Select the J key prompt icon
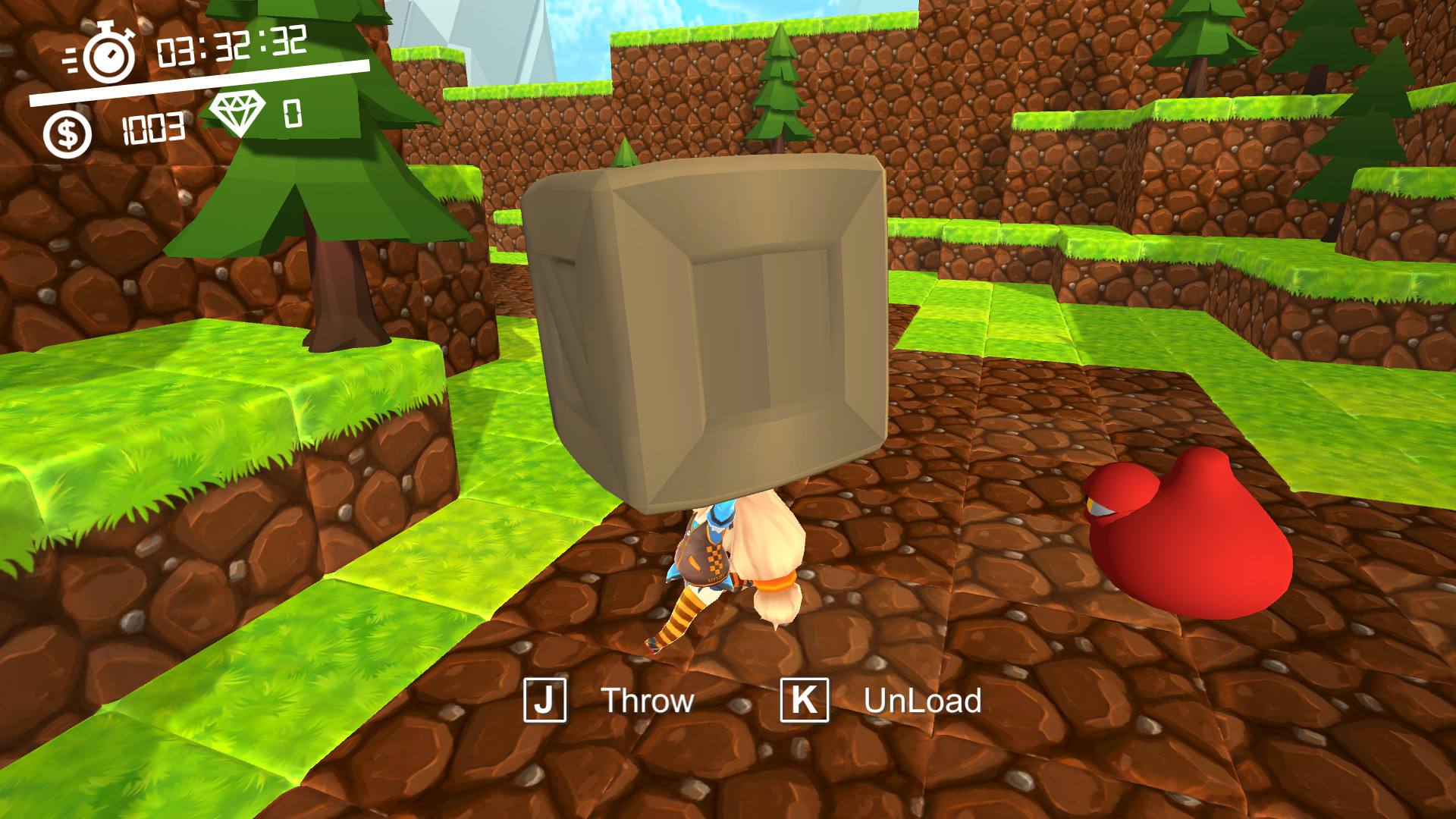 546,699
